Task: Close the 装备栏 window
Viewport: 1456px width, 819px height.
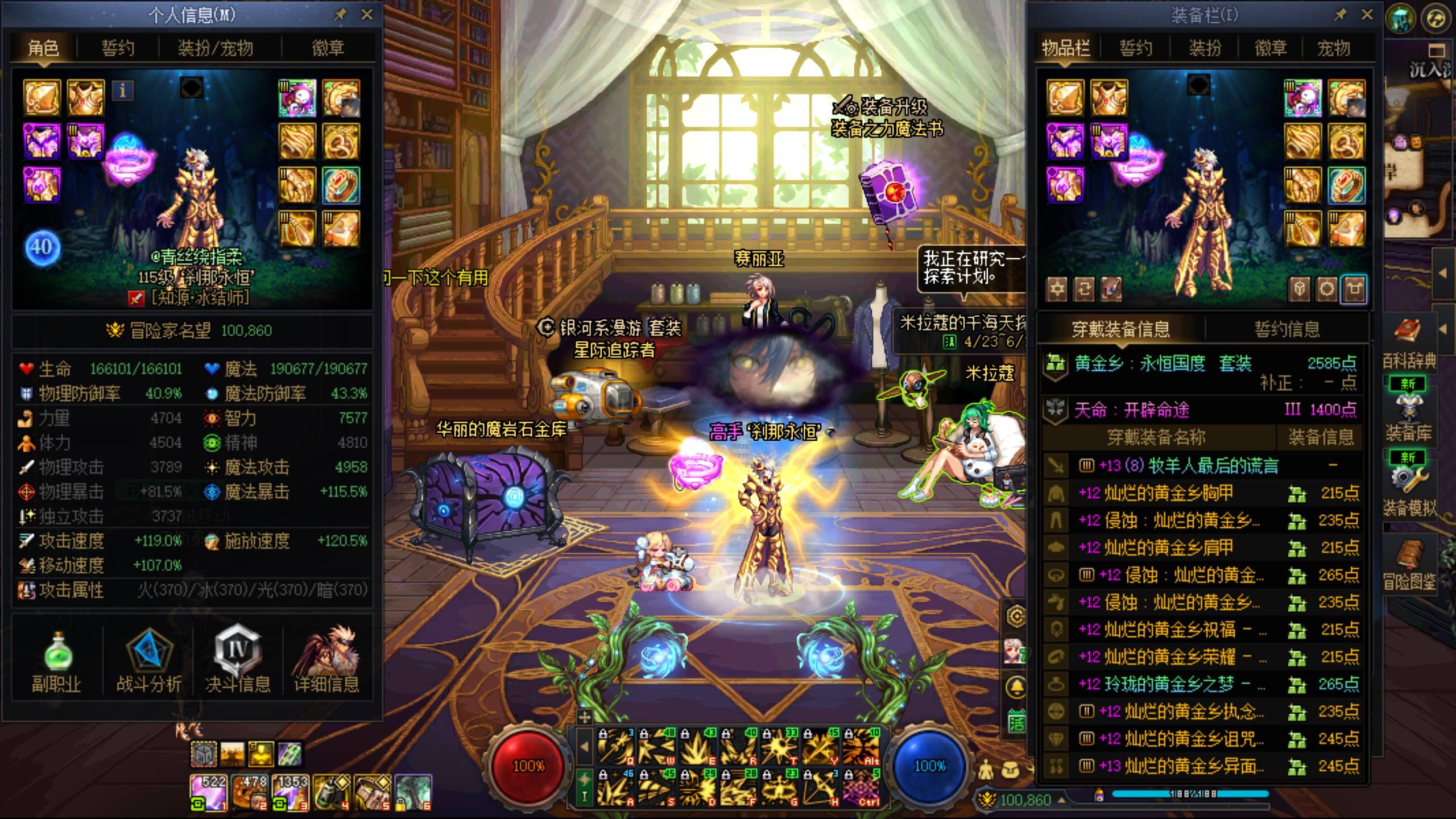Action: point(1367,15)
